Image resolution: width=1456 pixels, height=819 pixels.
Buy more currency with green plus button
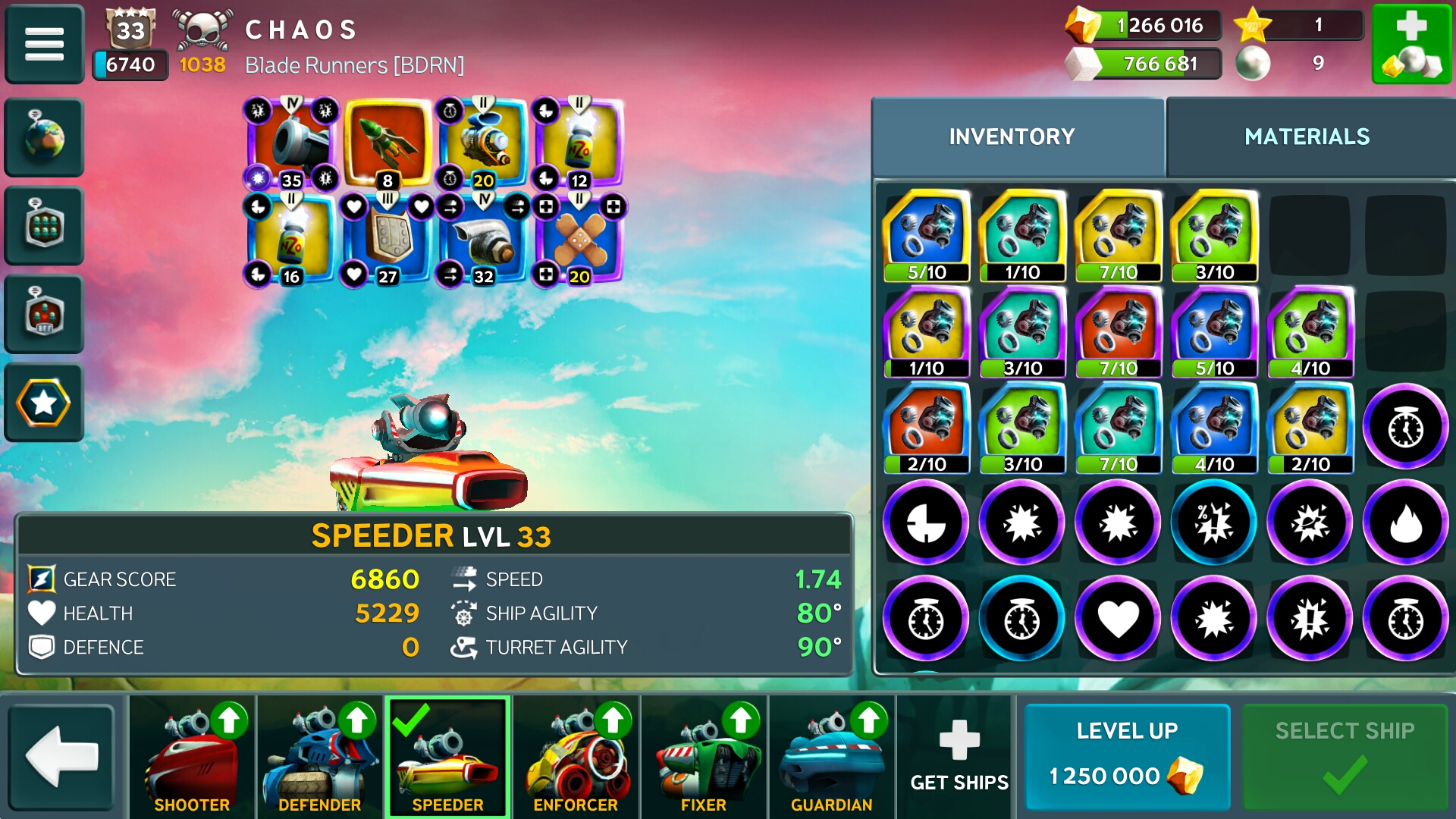pos(1411,44)
